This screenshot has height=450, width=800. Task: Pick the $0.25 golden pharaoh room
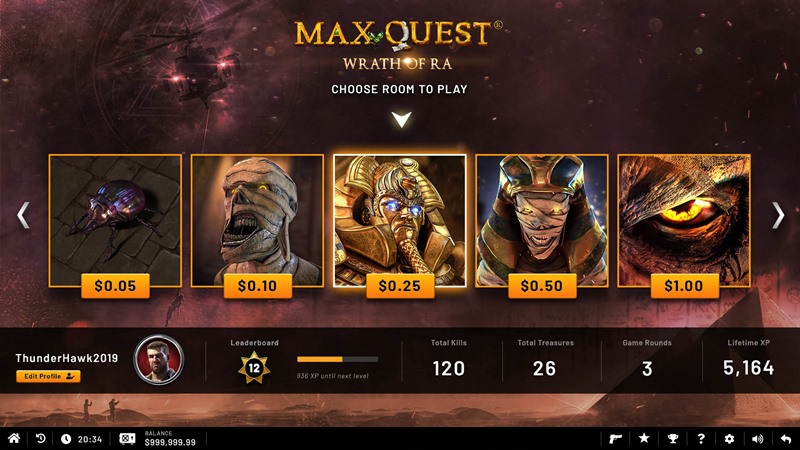click(399, 222)
